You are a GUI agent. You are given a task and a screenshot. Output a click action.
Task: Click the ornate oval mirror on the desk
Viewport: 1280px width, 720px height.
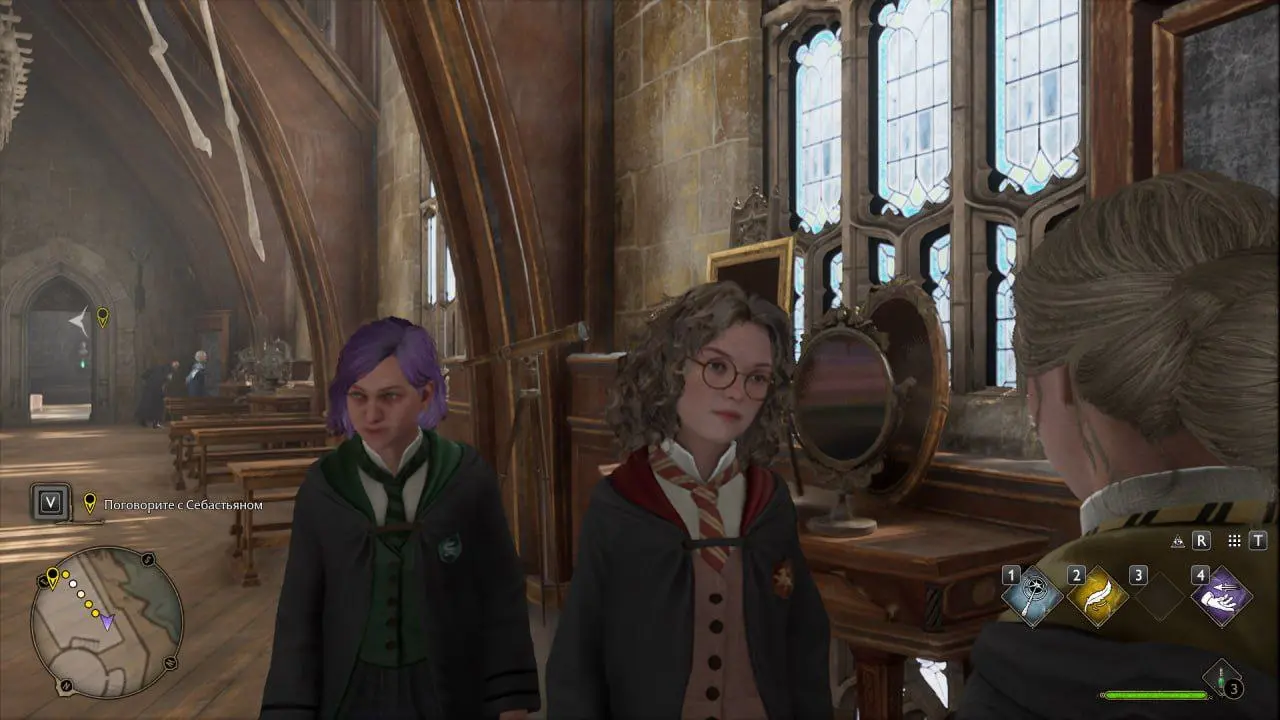click(x=845, y=400)
